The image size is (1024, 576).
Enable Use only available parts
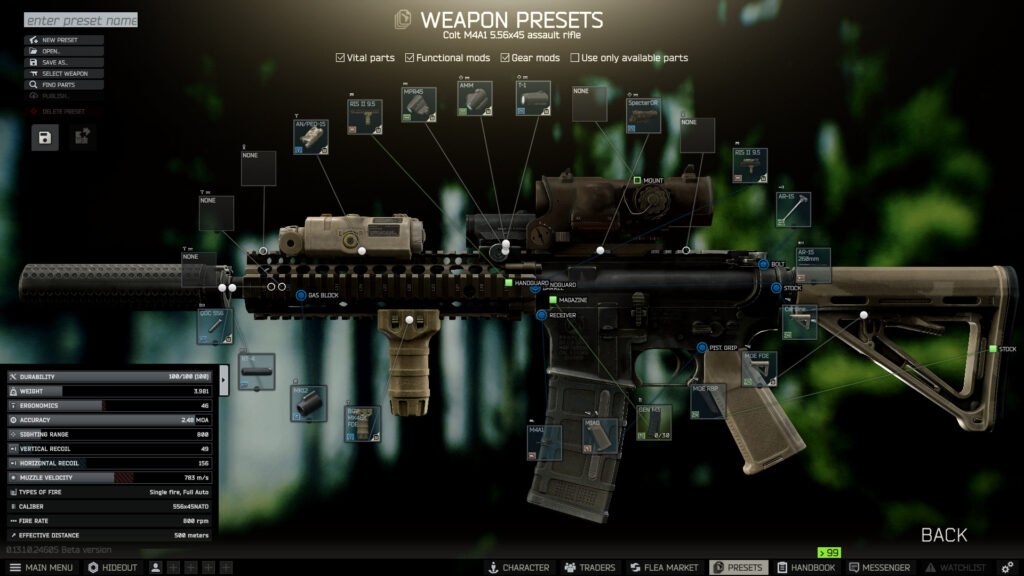pyautogui.click(x=575, y=58)
